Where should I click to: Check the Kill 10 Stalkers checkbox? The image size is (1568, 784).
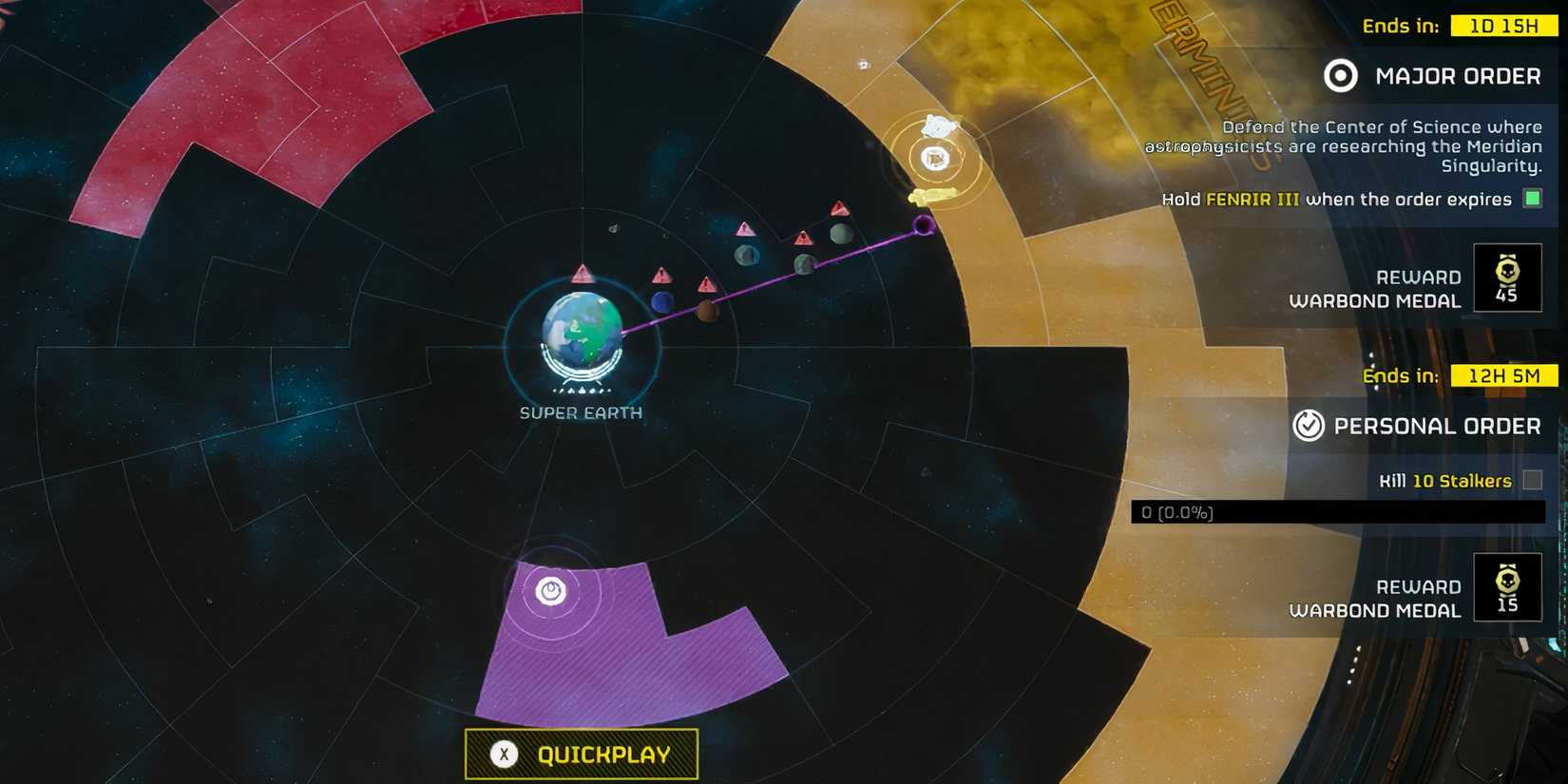point(1532,481)
